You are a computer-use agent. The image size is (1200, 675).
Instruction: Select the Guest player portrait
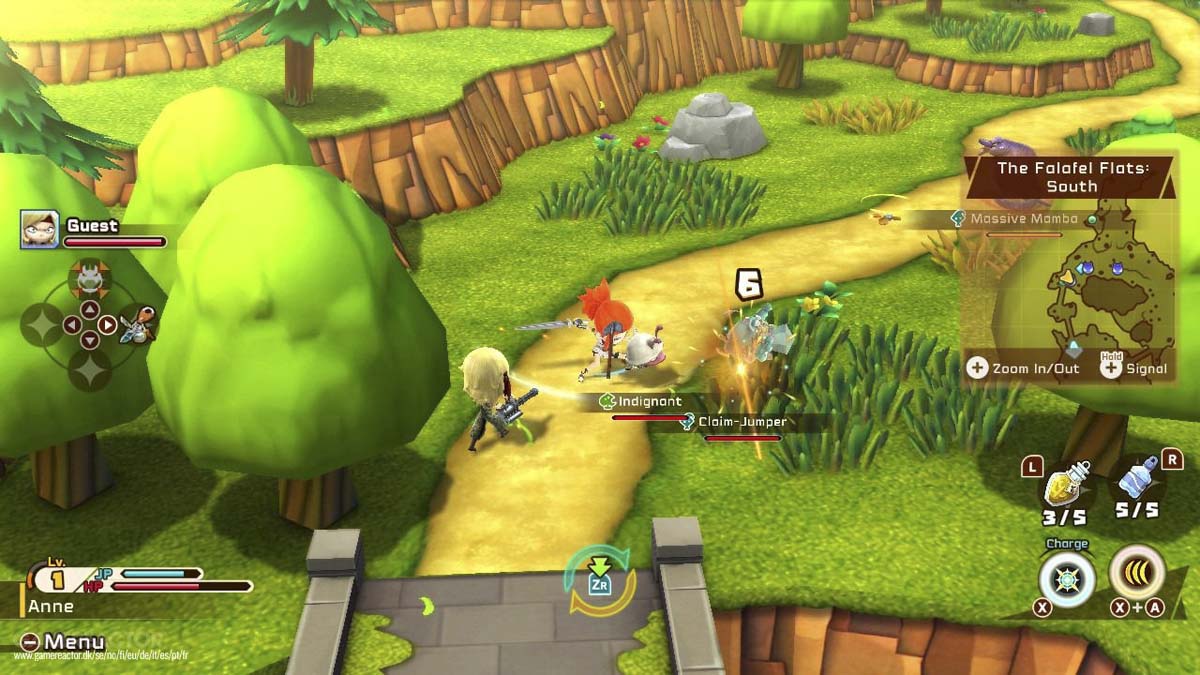tap(39, 229)
